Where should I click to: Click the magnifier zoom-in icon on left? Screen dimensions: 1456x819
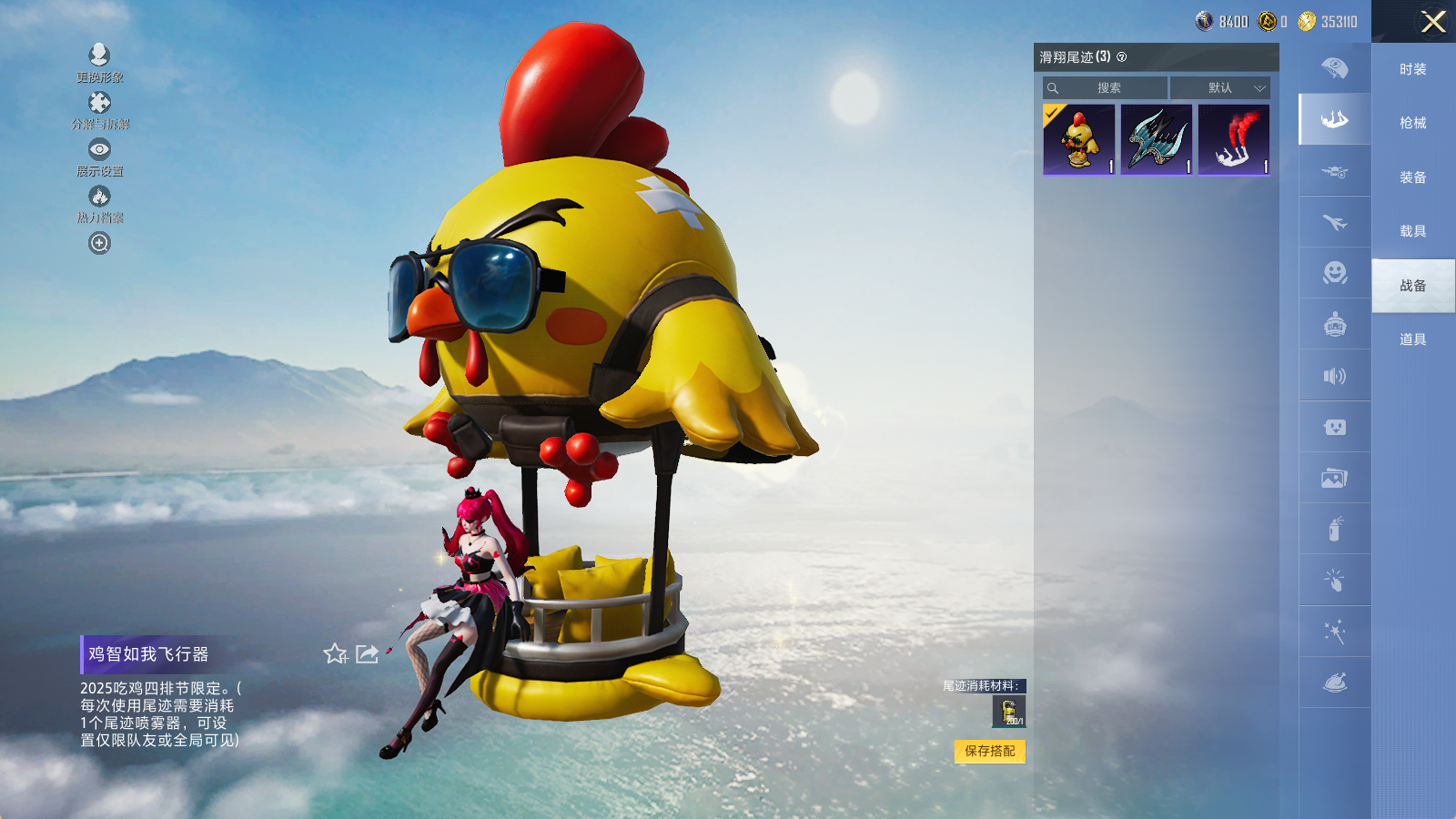coord(99,243)
